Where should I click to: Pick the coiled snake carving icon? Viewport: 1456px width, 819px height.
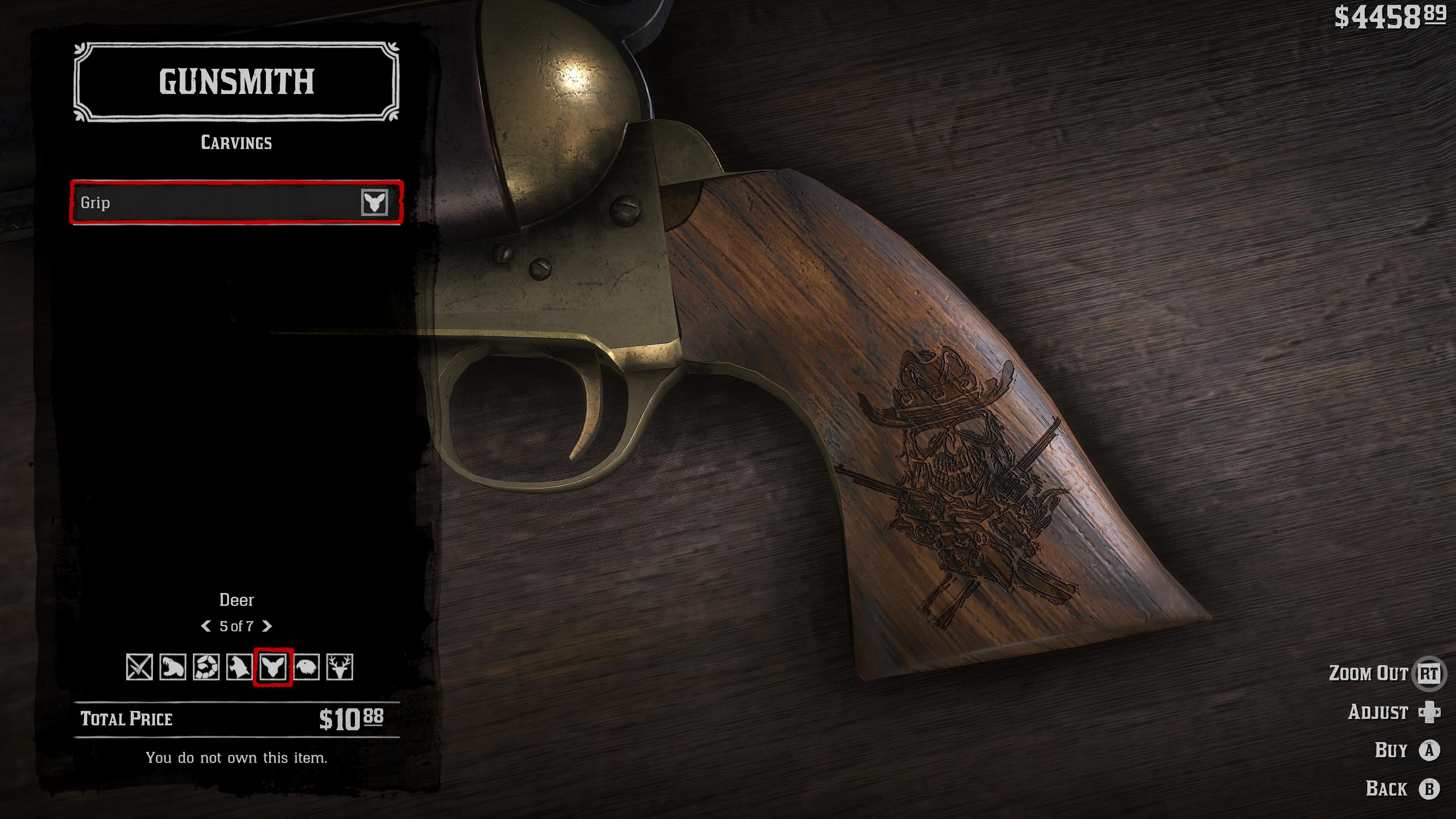click(x=206, y=667)
